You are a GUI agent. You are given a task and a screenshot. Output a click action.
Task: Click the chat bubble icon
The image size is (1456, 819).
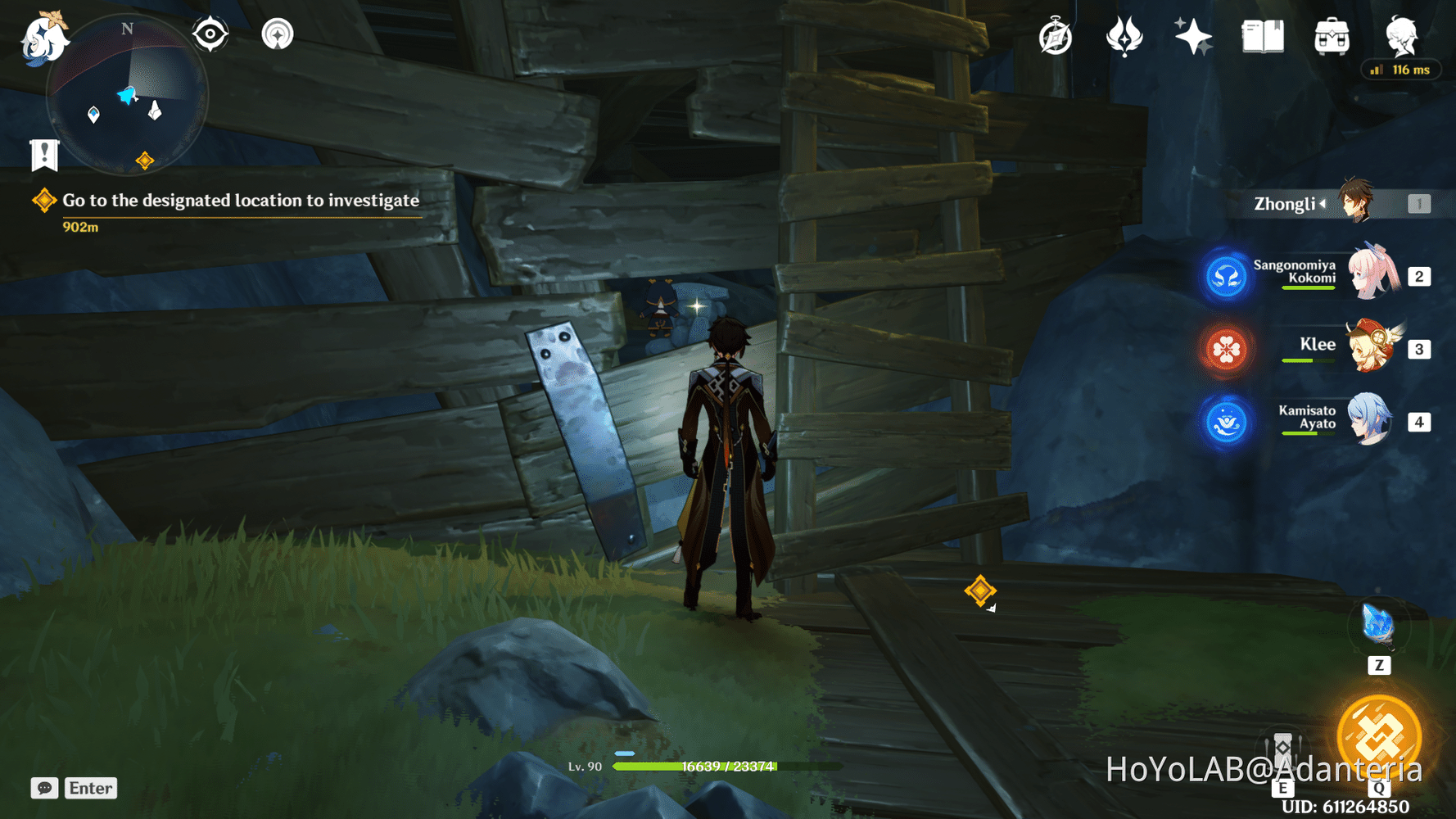(x=45, y=788)
